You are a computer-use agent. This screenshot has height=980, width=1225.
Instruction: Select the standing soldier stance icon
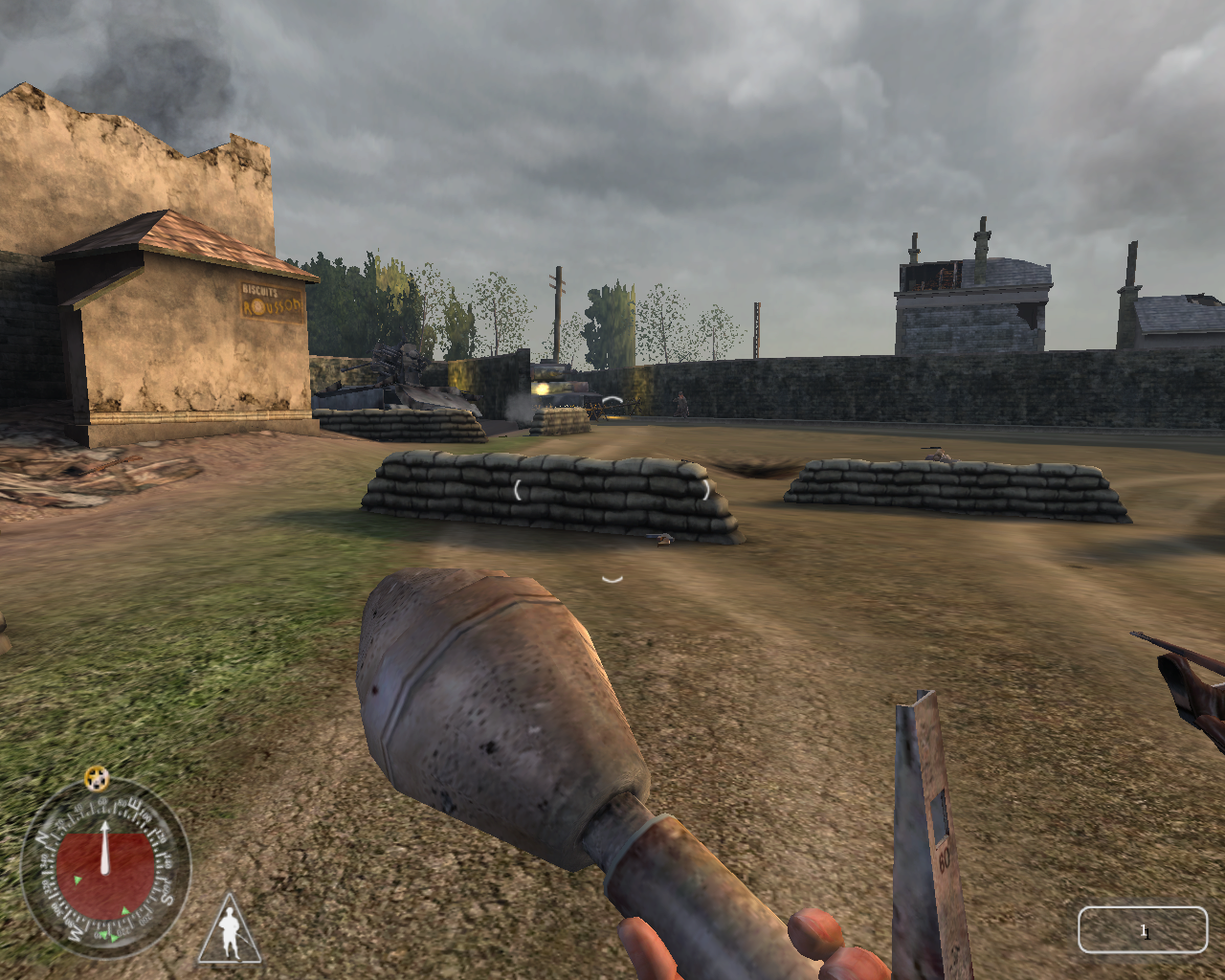pyautogui.click(x=230, y=931)
